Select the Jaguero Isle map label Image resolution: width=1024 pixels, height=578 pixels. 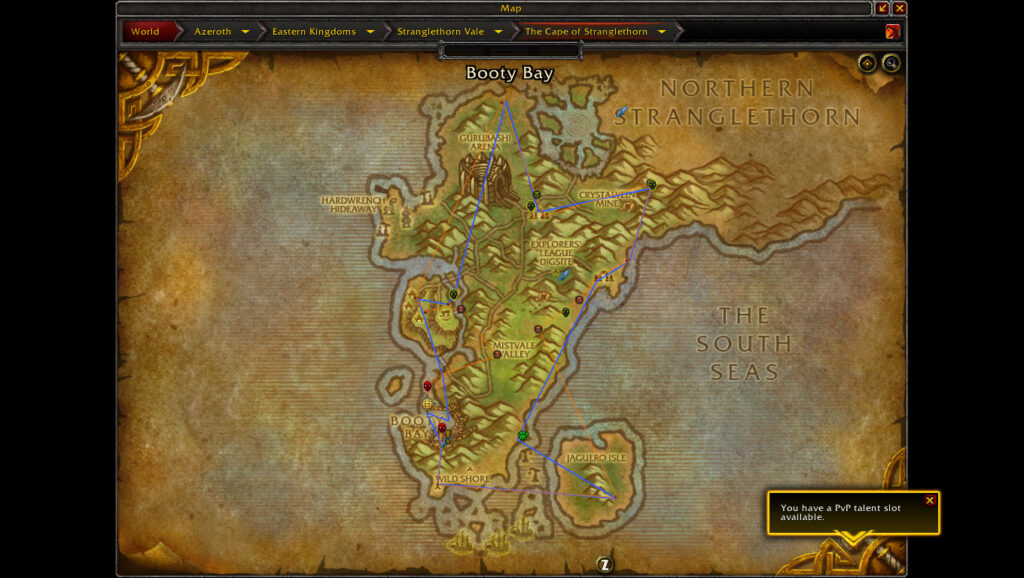pos(596,458)
